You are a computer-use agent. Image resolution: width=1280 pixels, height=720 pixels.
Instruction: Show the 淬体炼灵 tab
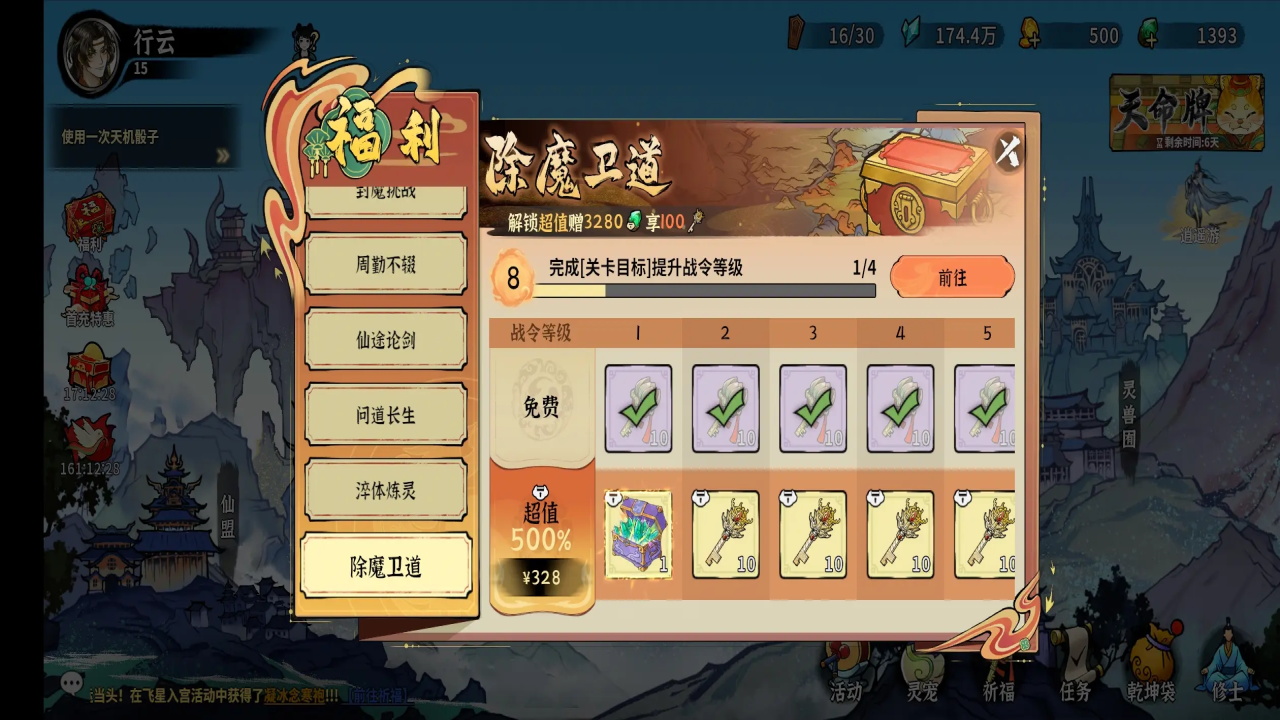click(x=386, y=490)
